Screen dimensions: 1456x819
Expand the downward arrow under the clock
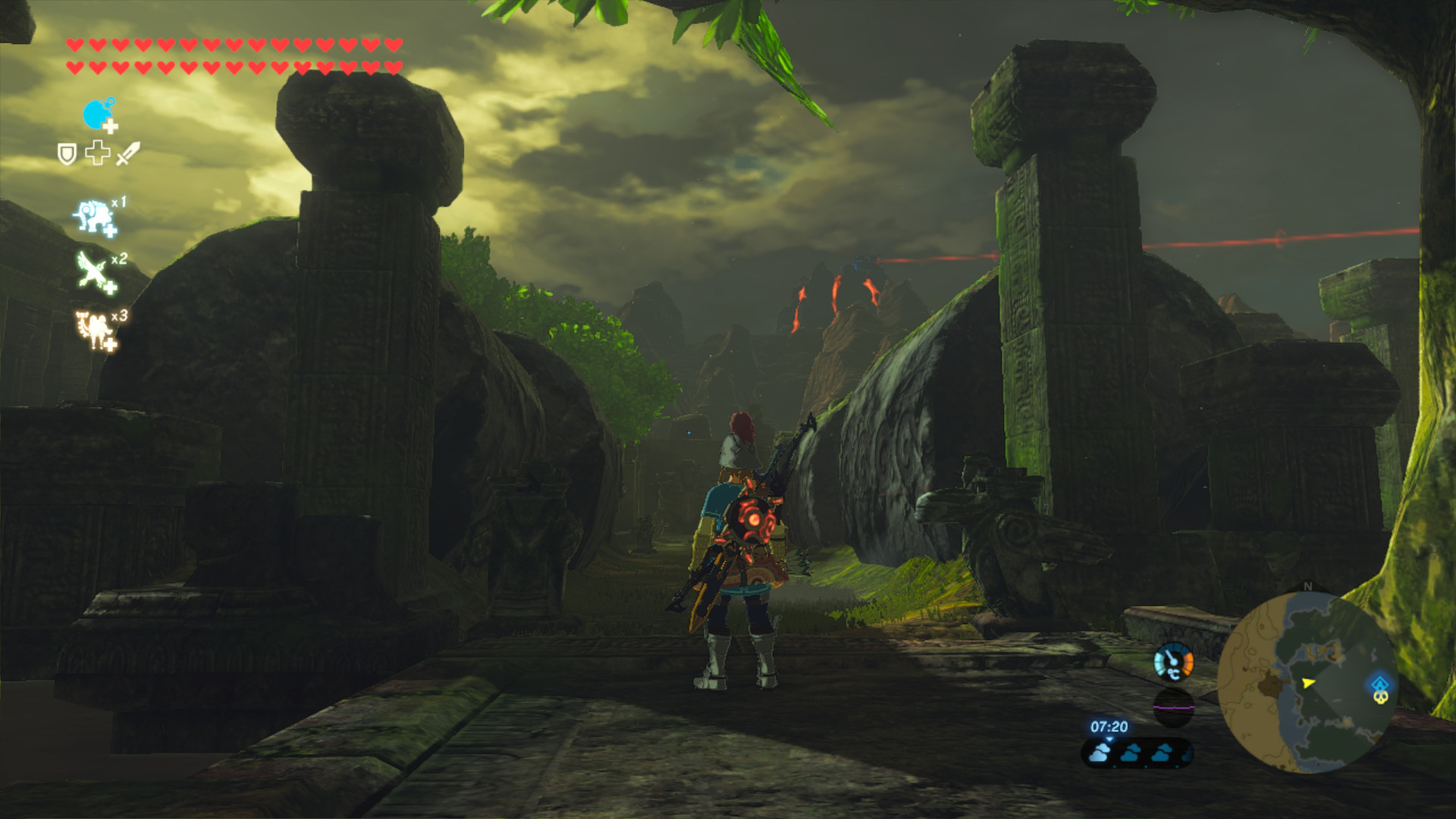click(1109, 740)
